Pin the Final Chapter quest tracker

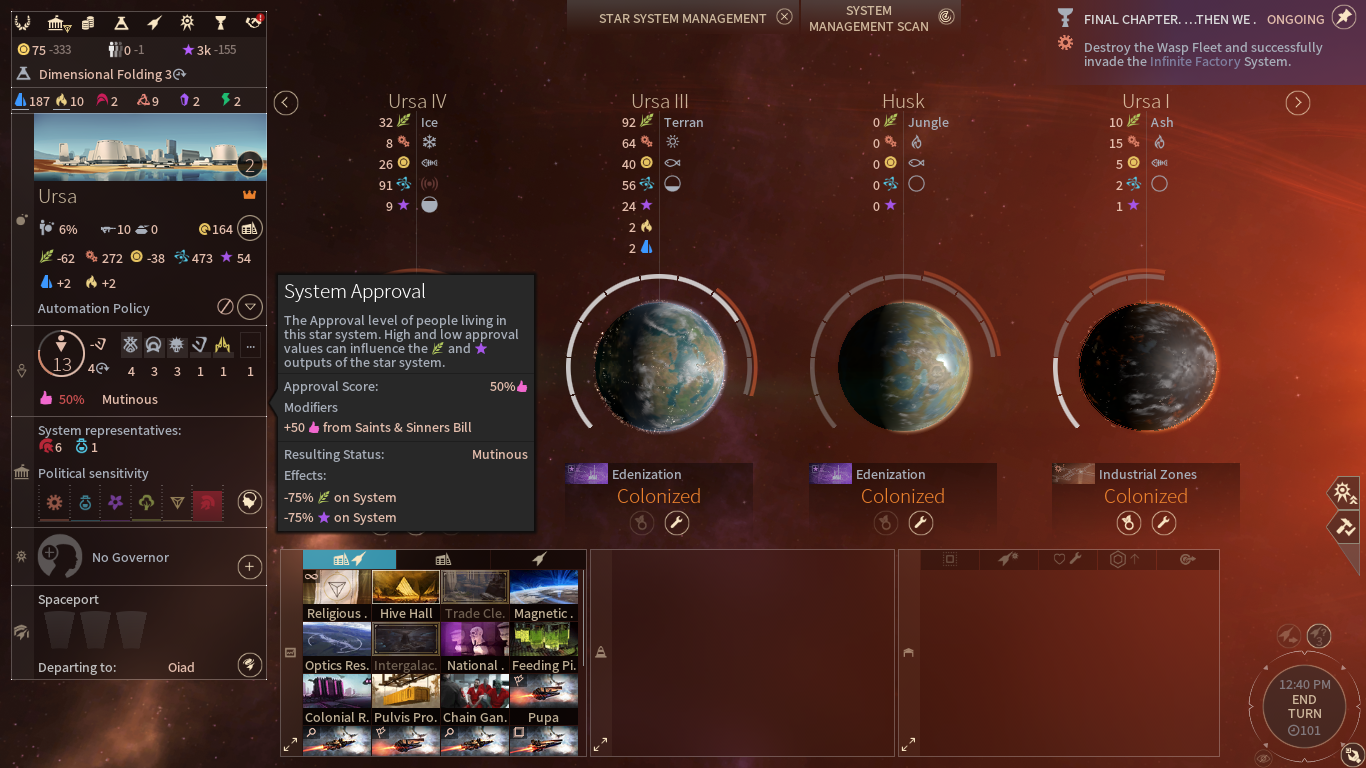click(1343, 19)
